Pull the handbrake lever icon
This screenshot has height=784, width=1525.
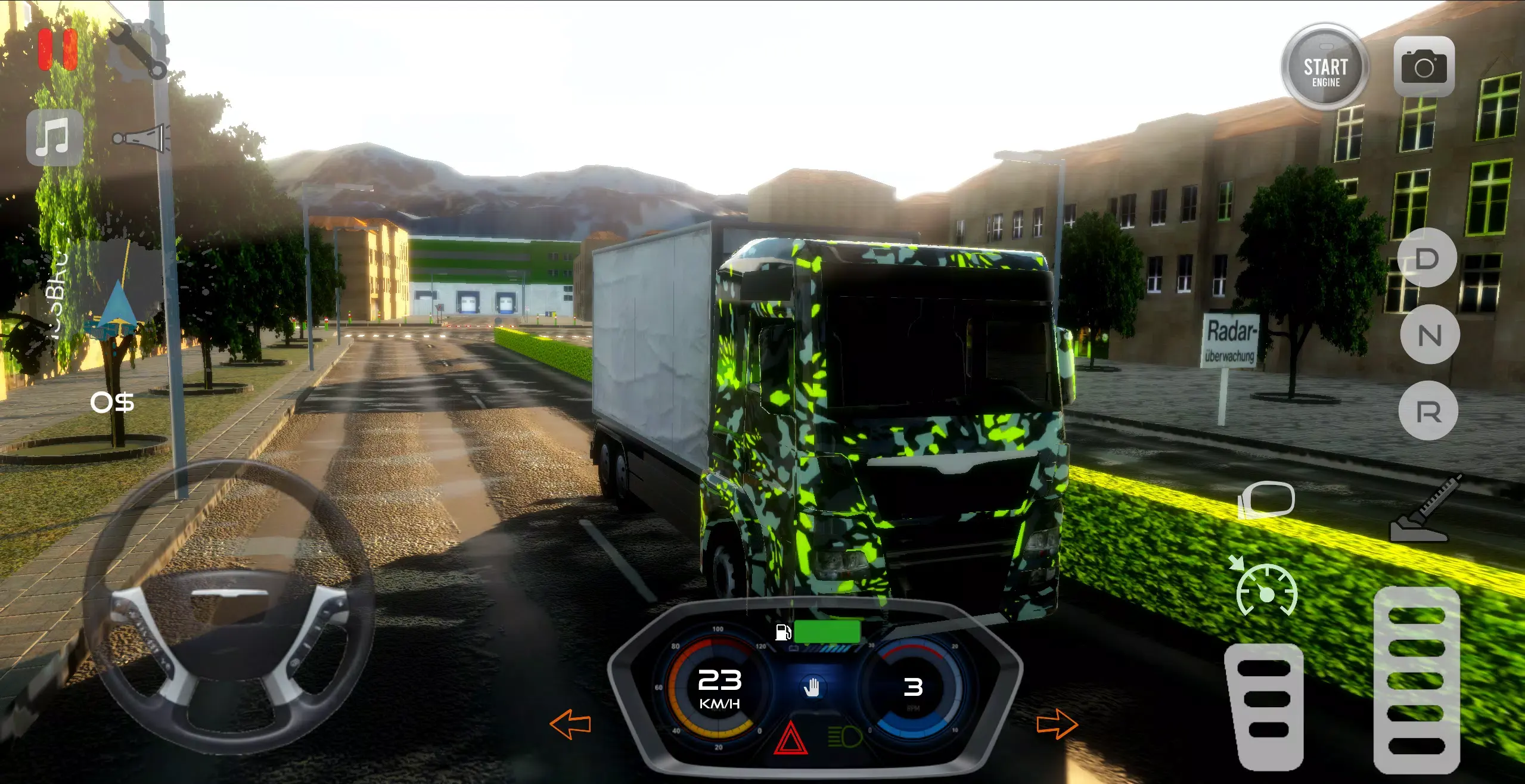pos(1424,510)
